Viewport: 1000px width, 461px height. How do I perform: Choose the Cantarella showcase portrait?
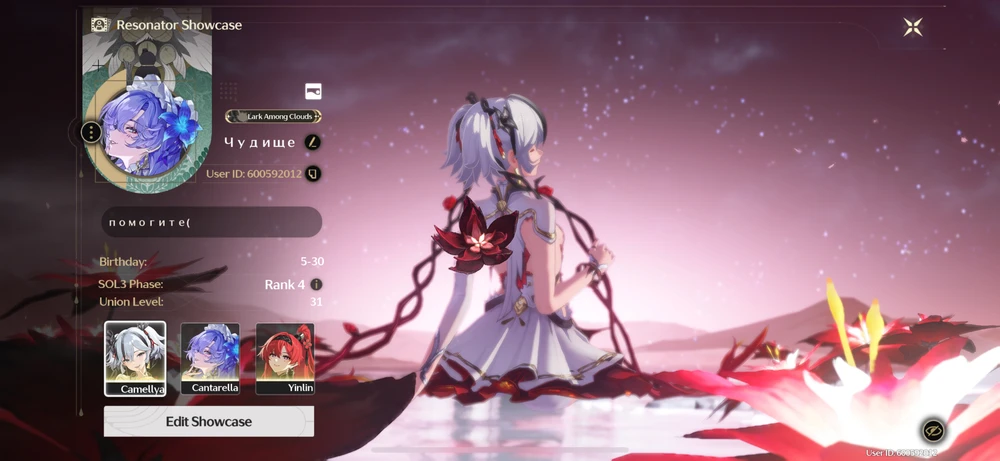(x=210, y=358)
